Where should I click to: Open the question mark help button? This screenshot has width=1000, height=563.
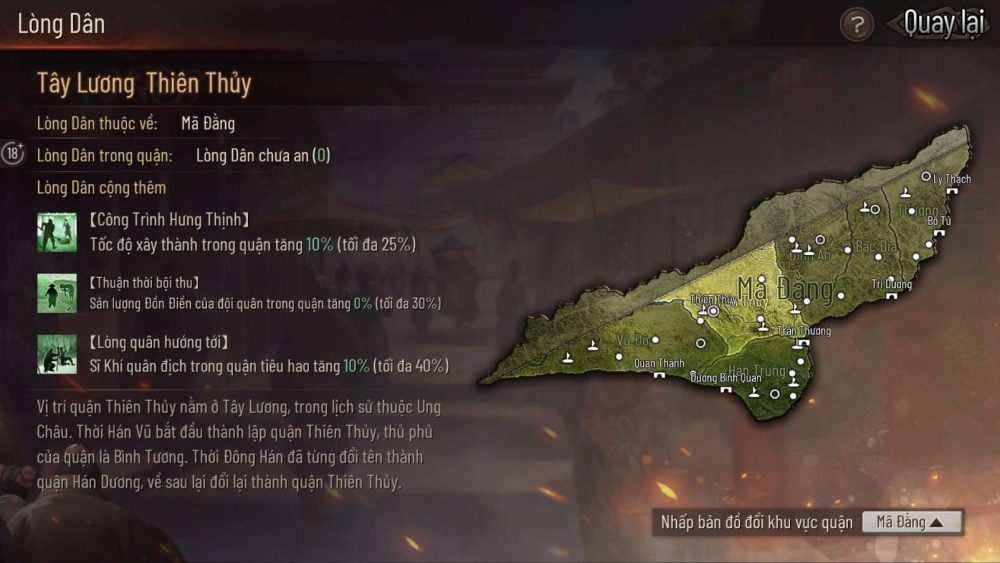click(856, 24)
